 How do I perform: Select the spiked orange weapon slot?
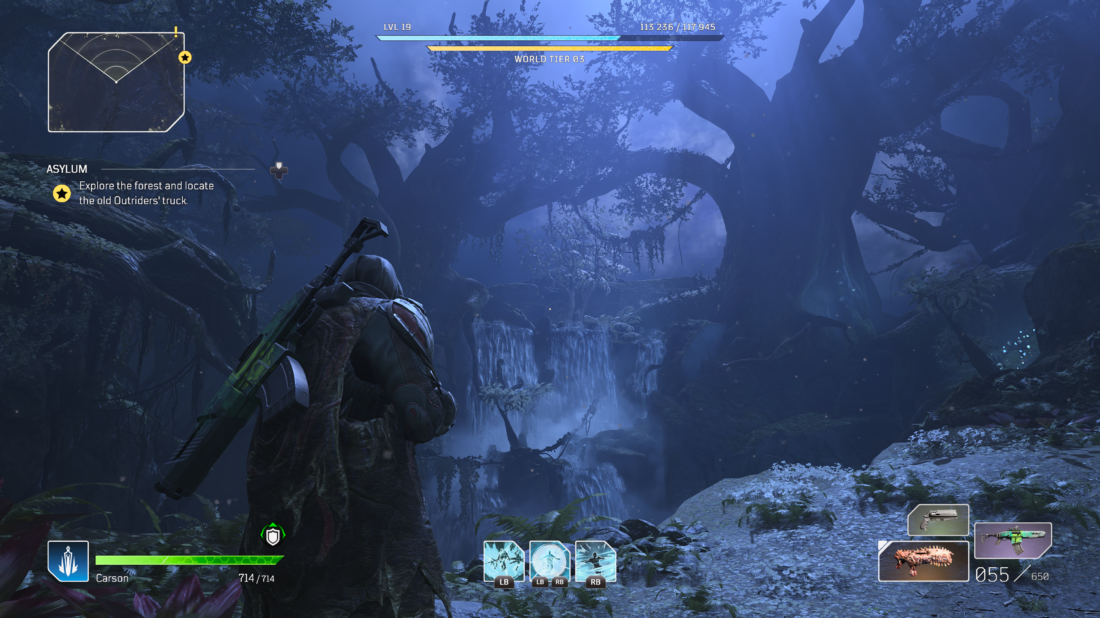pos(923,561)
